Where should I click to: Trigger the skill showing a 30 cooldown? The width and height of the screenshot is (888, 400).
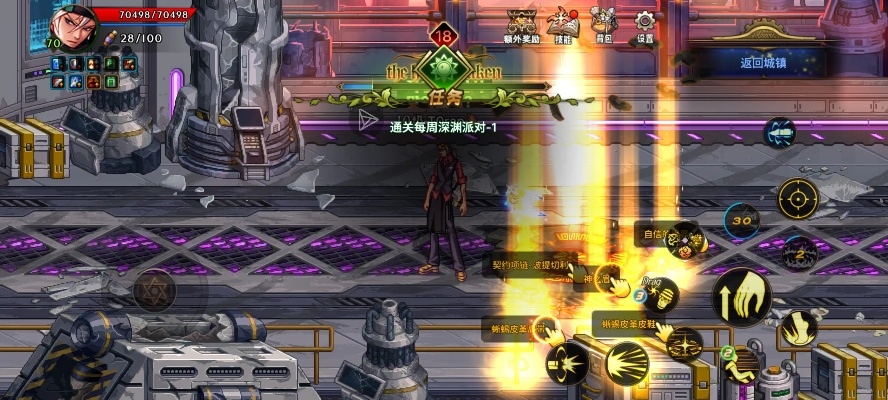coord(741,218)
